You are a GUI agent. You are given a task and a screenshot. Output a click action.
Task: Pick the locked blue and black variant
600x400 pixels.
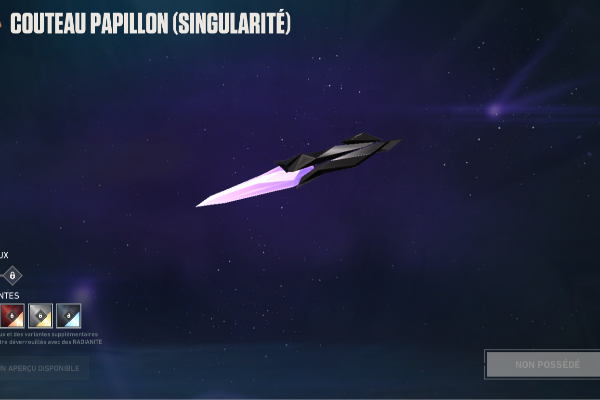pos(69,315)
